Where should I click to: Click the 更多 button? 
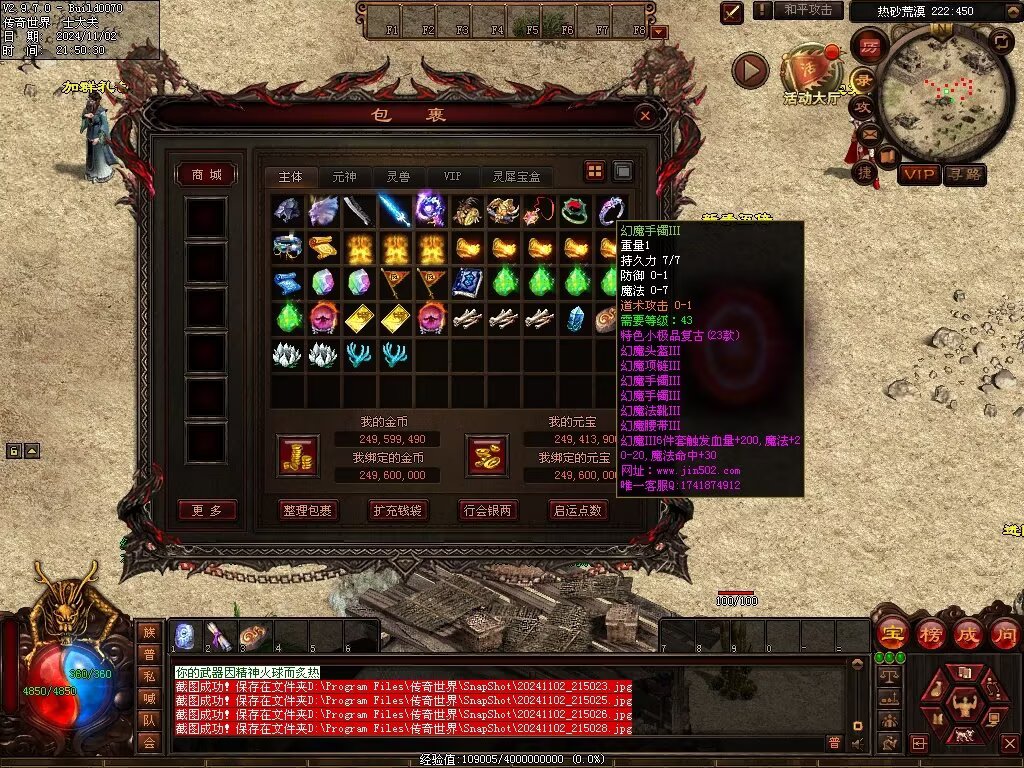point(207,510)
